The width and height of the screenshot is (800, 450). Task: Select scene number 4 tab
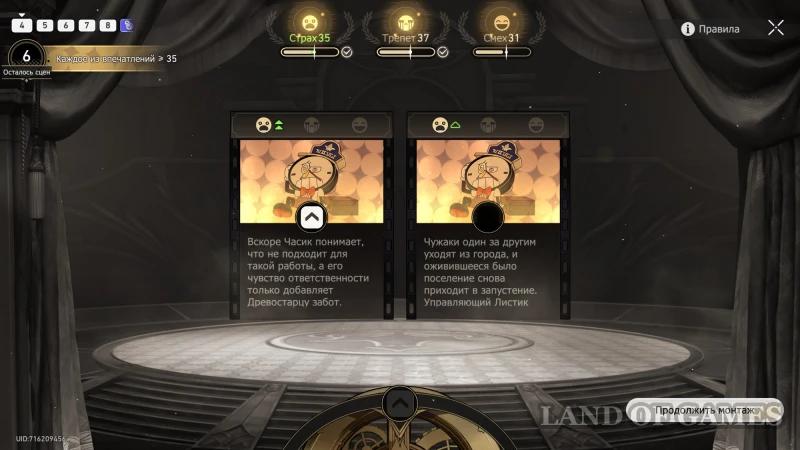tap(22, 25)
